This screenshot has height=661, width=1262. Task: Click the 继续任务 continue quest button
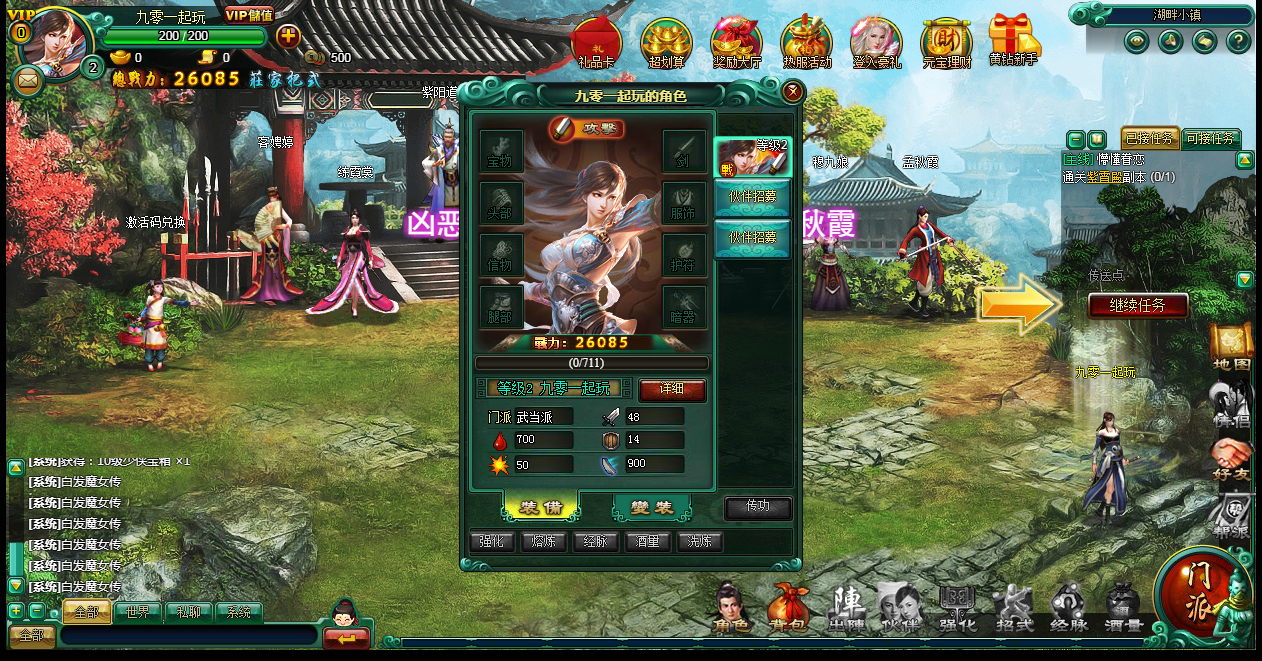(1138, 306)
